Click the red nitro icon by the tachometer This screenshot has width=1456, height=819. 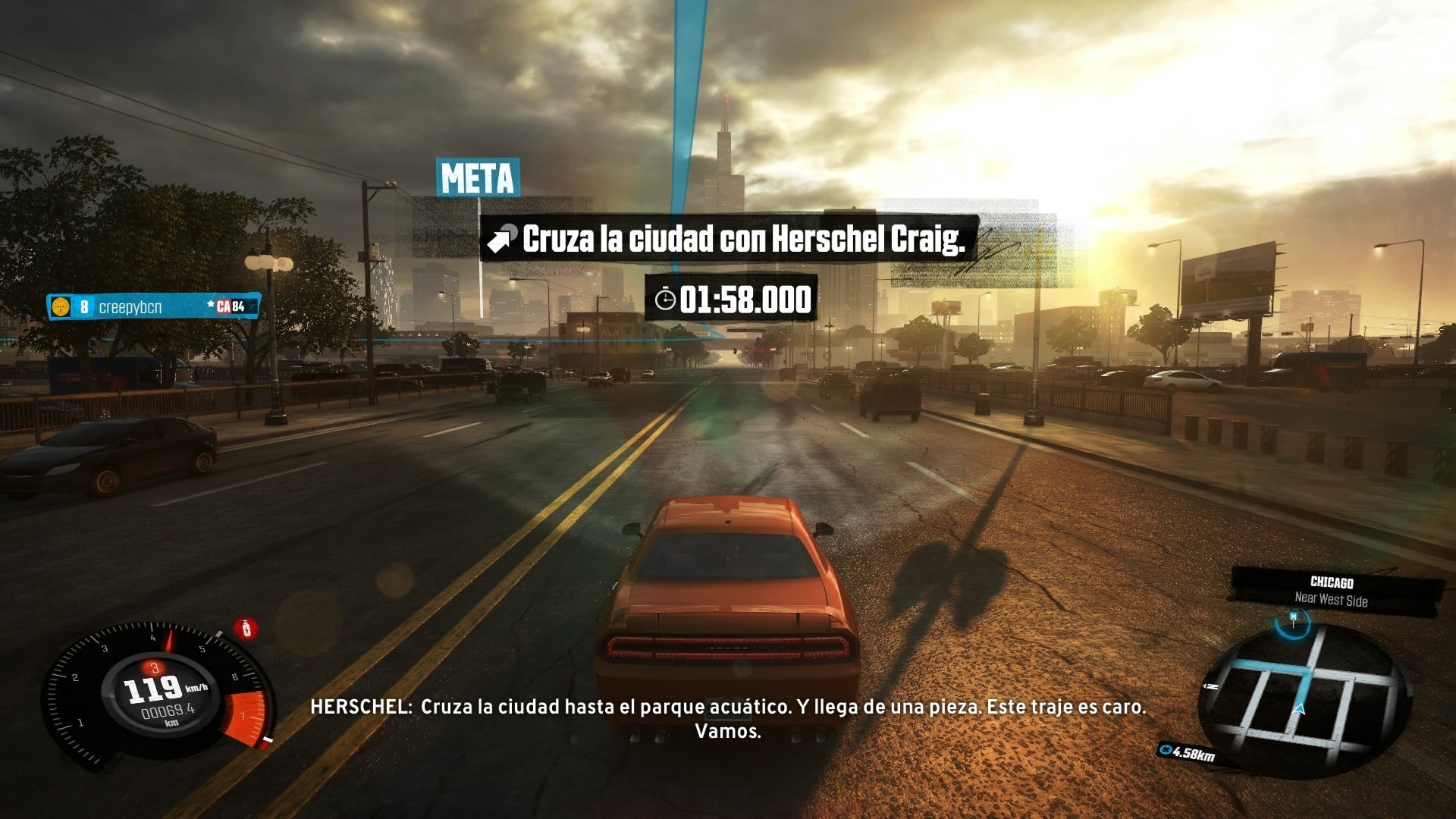245,628
